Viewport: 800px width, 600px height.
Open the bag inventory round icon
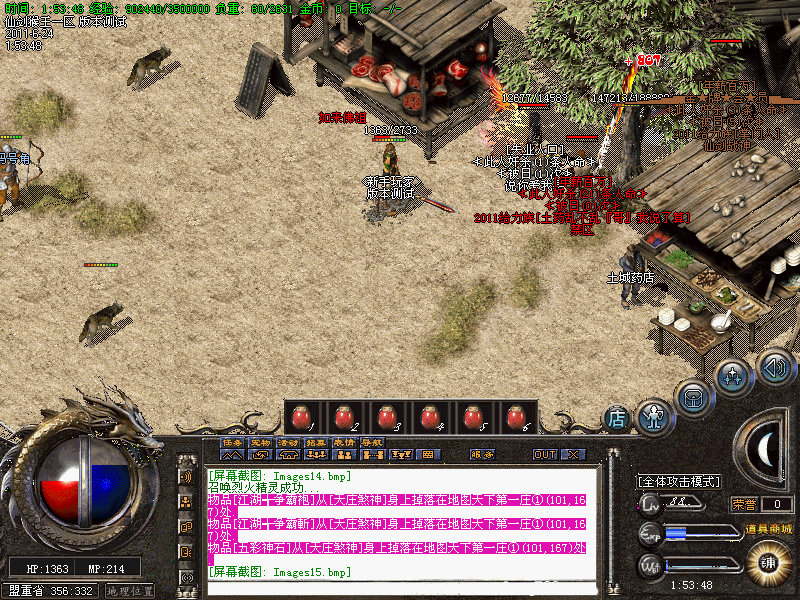(x=692, y=396)
